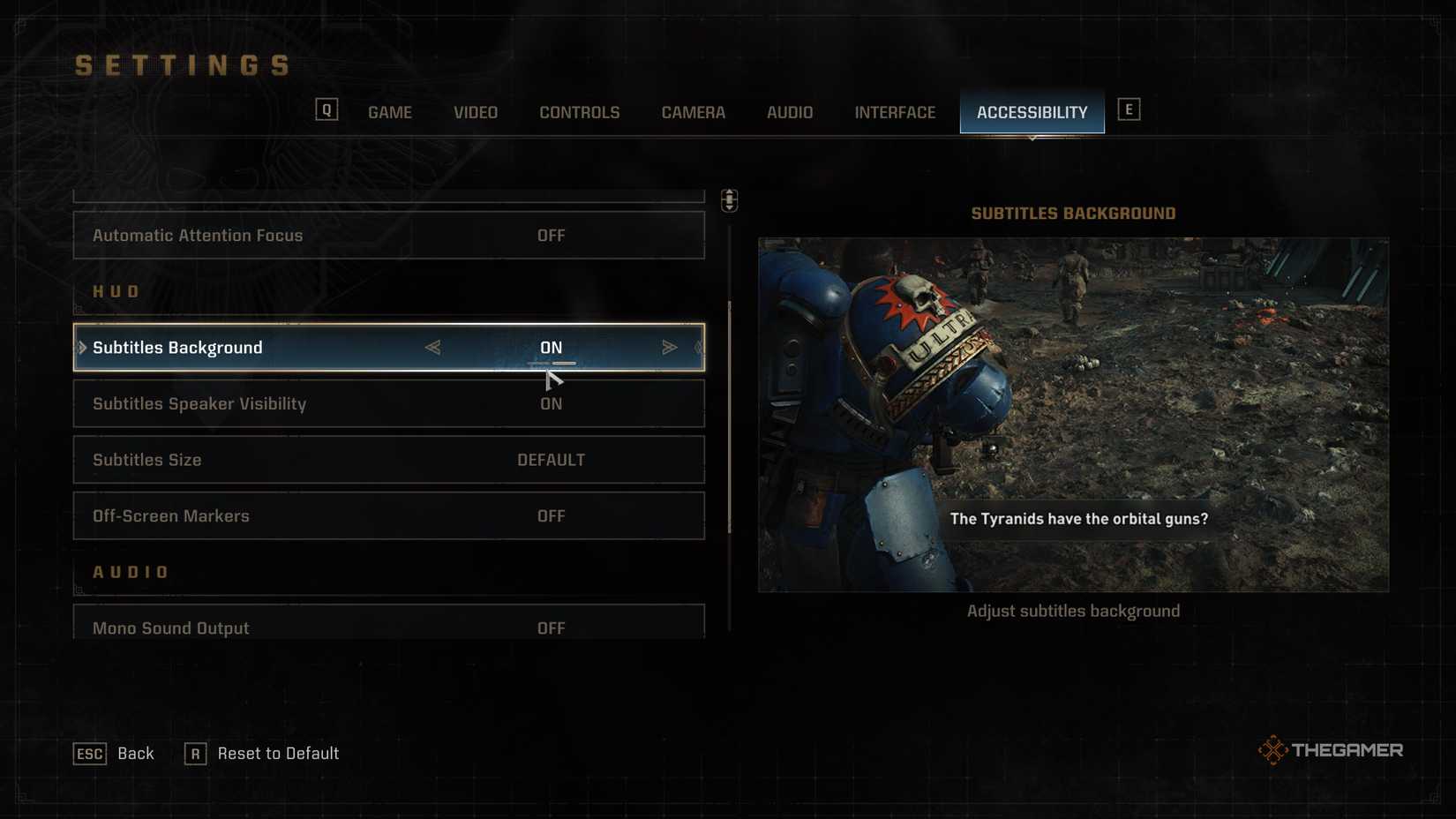
Task: Open the Audio settings tab
Action: [x=789, y=112]
